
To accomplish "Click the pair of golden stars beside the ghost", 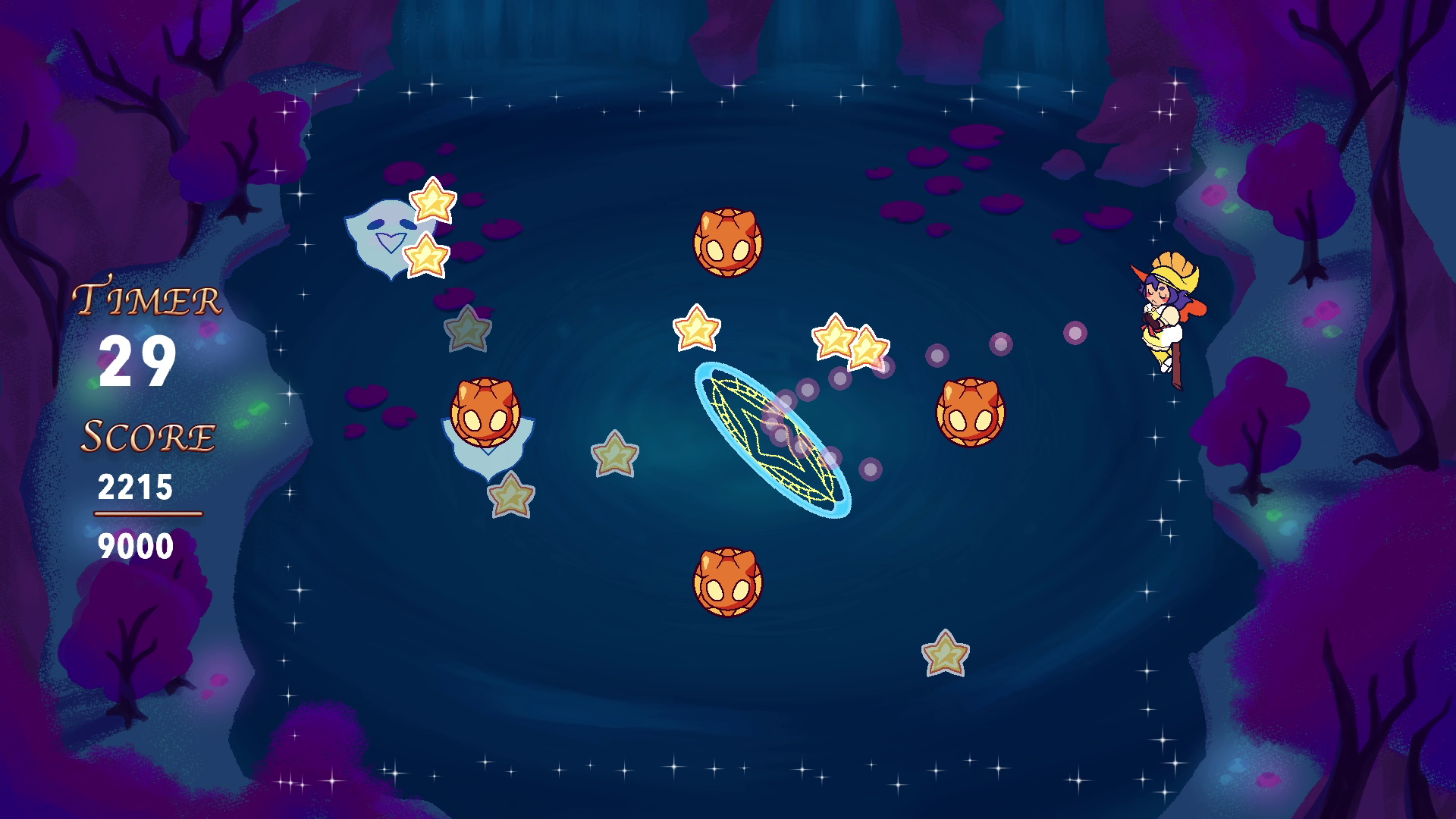I will [x=432, y=227].
